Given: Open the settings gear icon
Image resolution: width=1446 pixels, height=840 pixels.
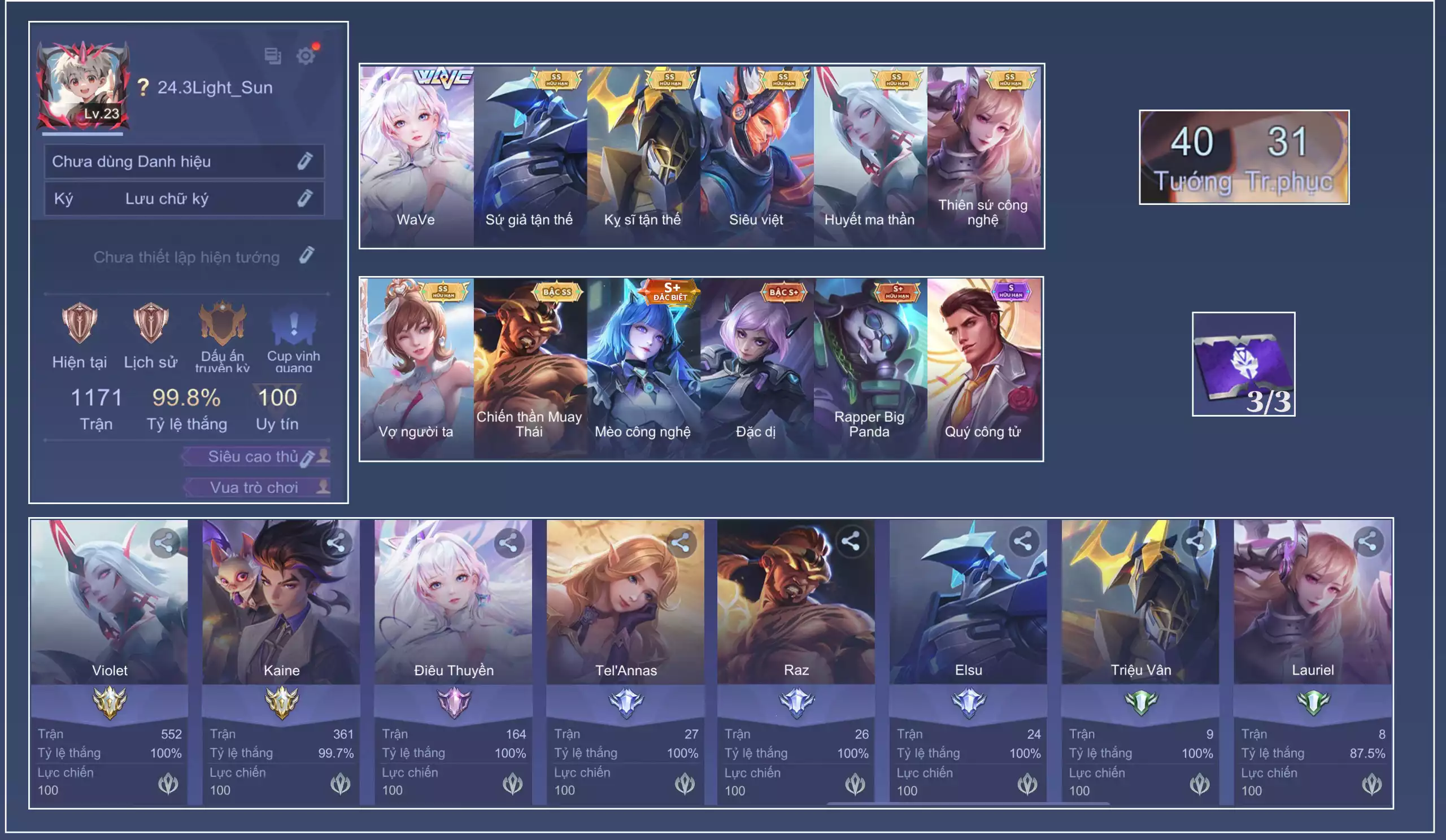Looking at the screenshot, I should click(x=305, y=56).
